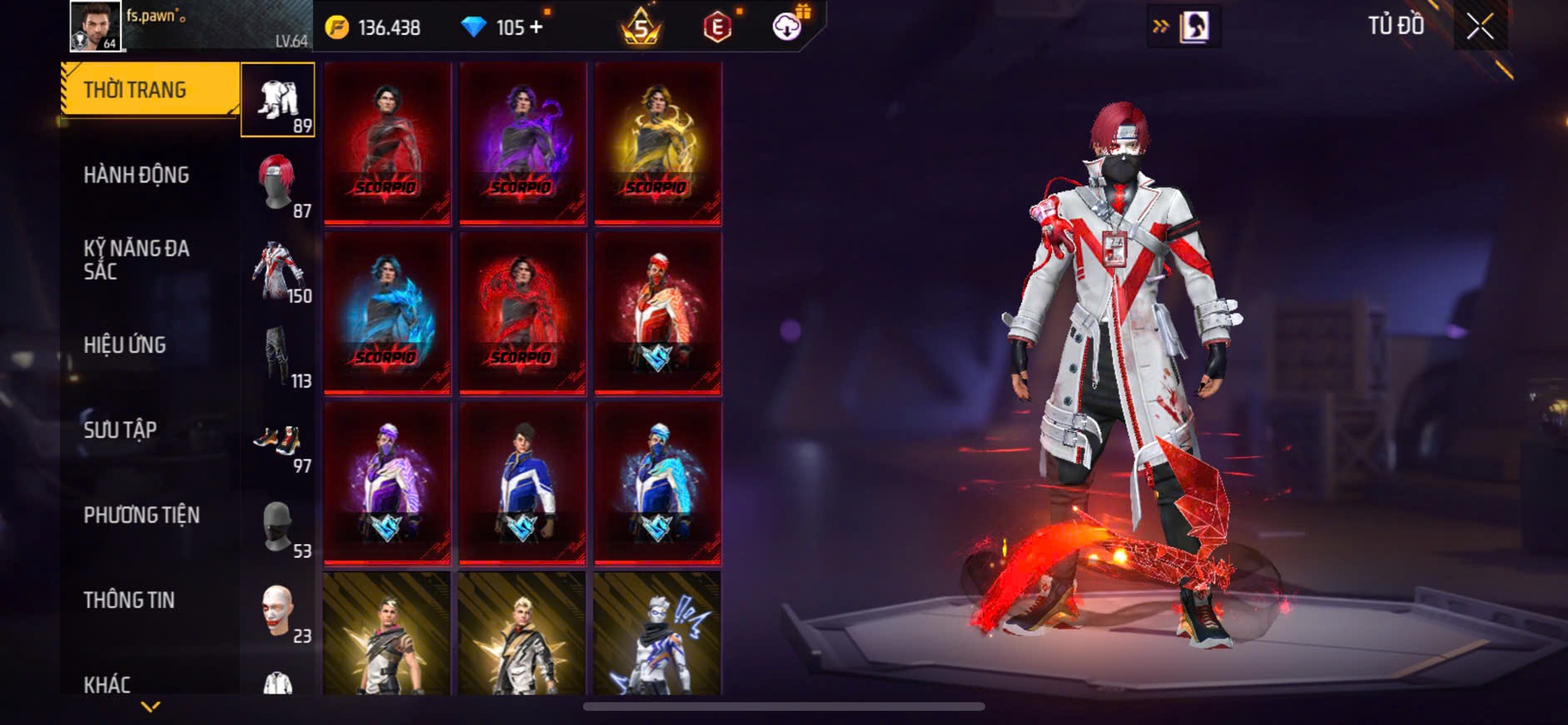Open the black pants subcategory
Screen dimensions: 1568x725
[278, 356]
